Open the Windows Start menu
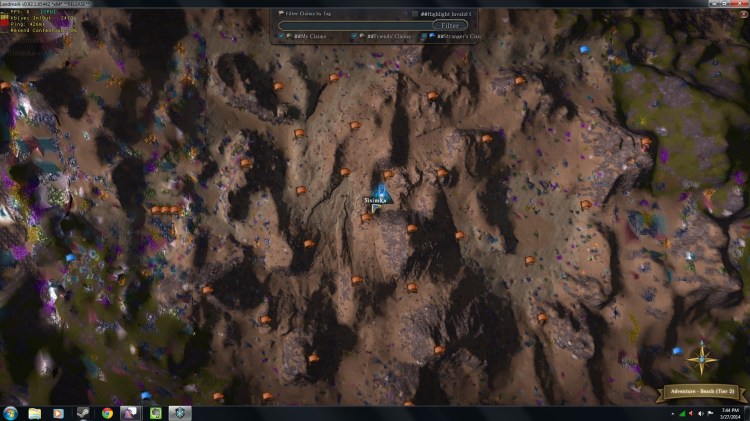This screenshot has width=750, height=421. pyautogui.click(x=11, y=412)
